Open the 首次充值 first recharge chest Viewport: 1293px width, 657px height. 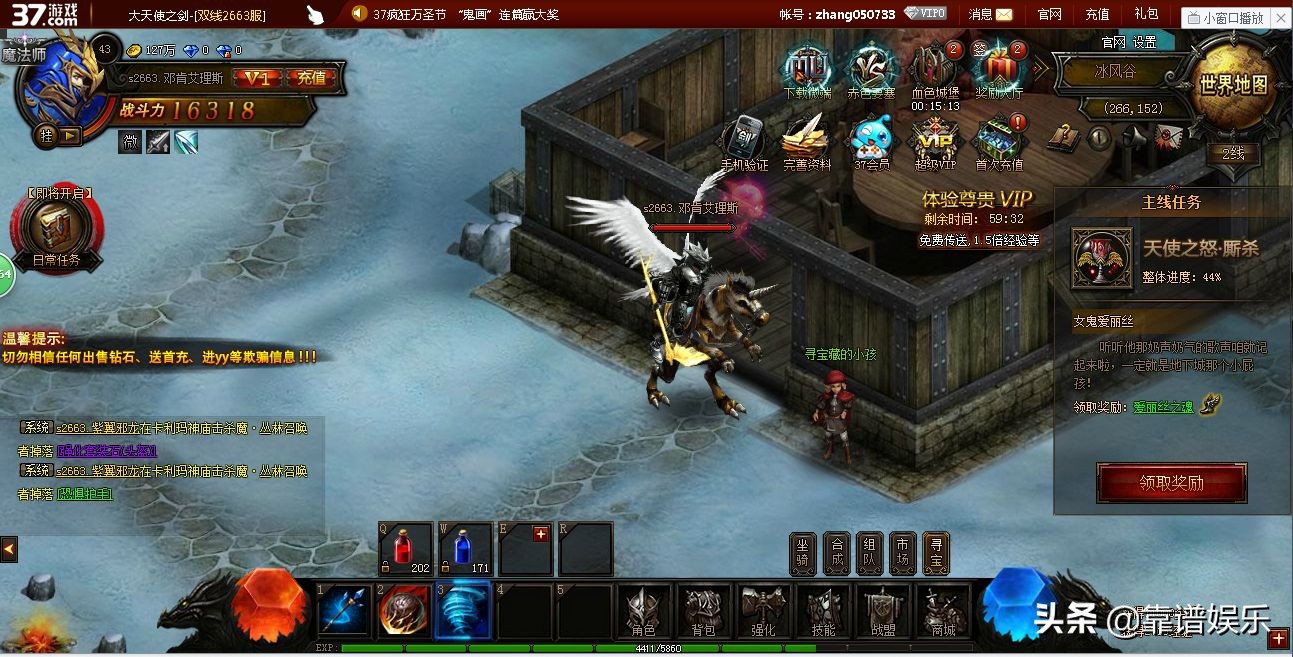coord(999,142)
